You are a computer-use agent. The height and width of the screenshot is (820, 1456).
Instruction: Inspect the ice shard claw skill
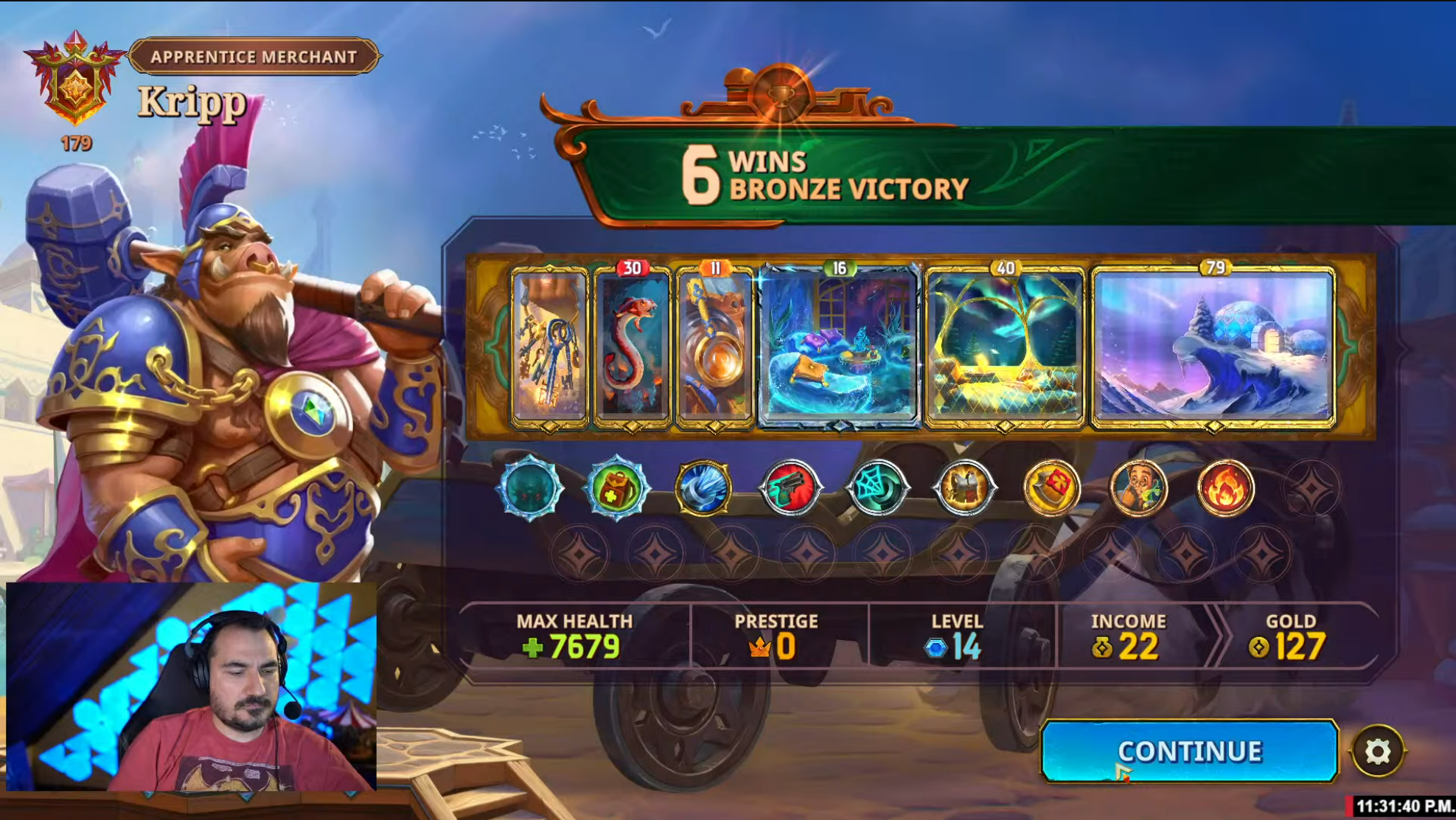click(x=703, y=487)
